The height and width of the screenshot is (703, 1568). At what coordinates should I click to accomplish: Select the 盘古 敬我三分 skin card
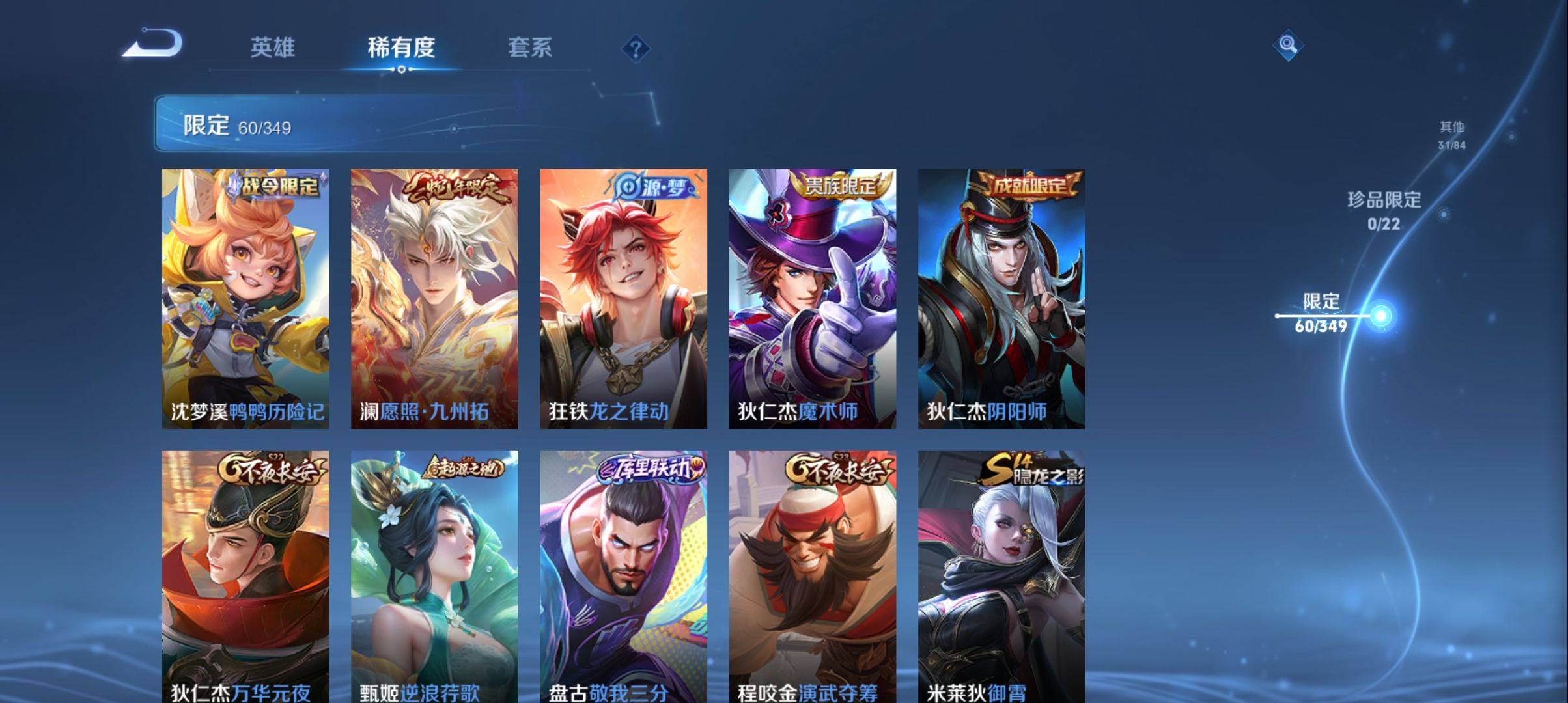pyautogui.click(x=623, y=576)
